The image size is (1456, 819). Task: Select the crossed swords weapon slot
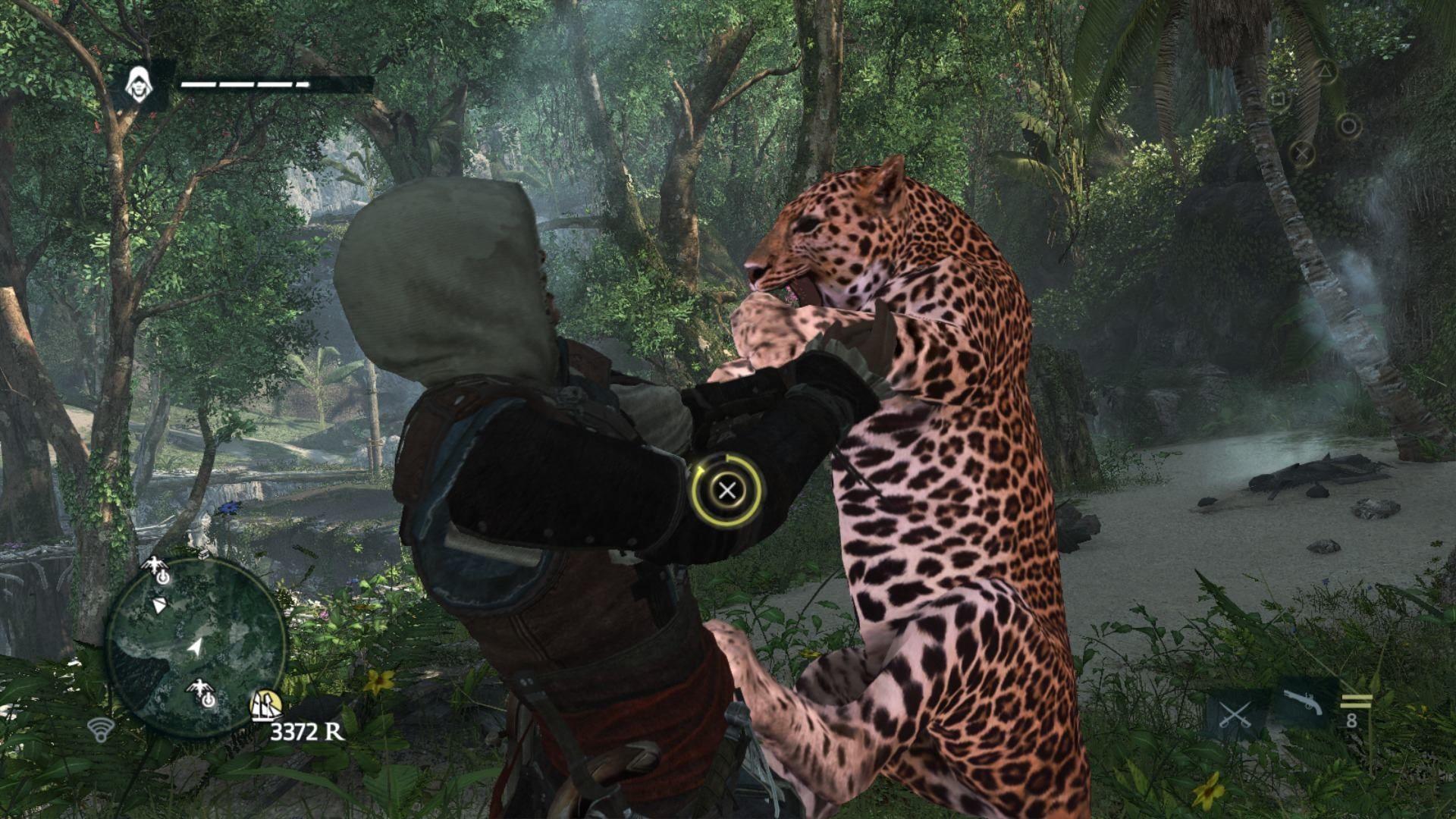[x=1234, y=714]
